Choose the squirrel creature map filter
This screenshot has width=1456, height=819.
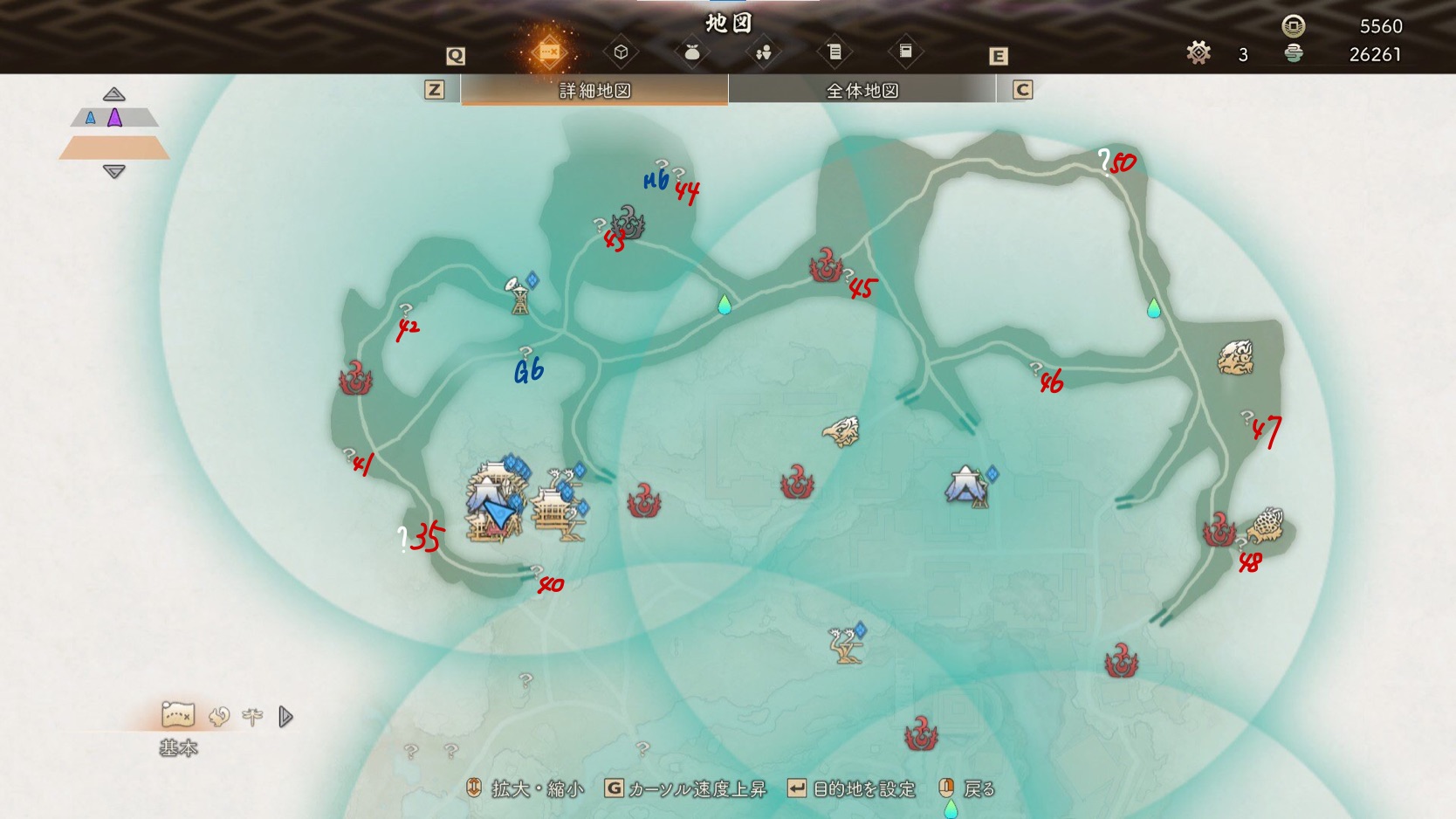click(x=218, y=717)
